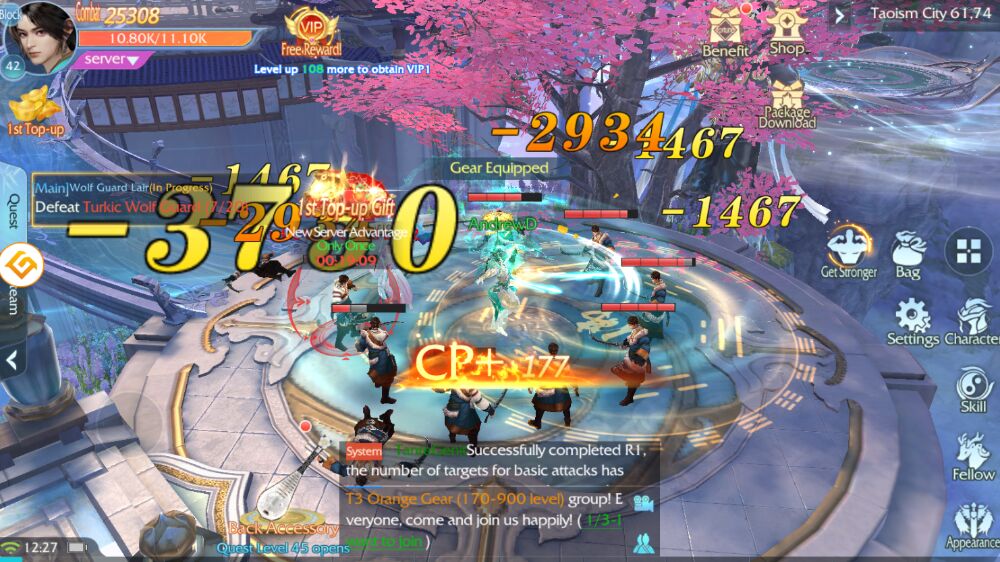Claim the VIP Free Reward
This screenshot has width=1000, height=562.
311,31
